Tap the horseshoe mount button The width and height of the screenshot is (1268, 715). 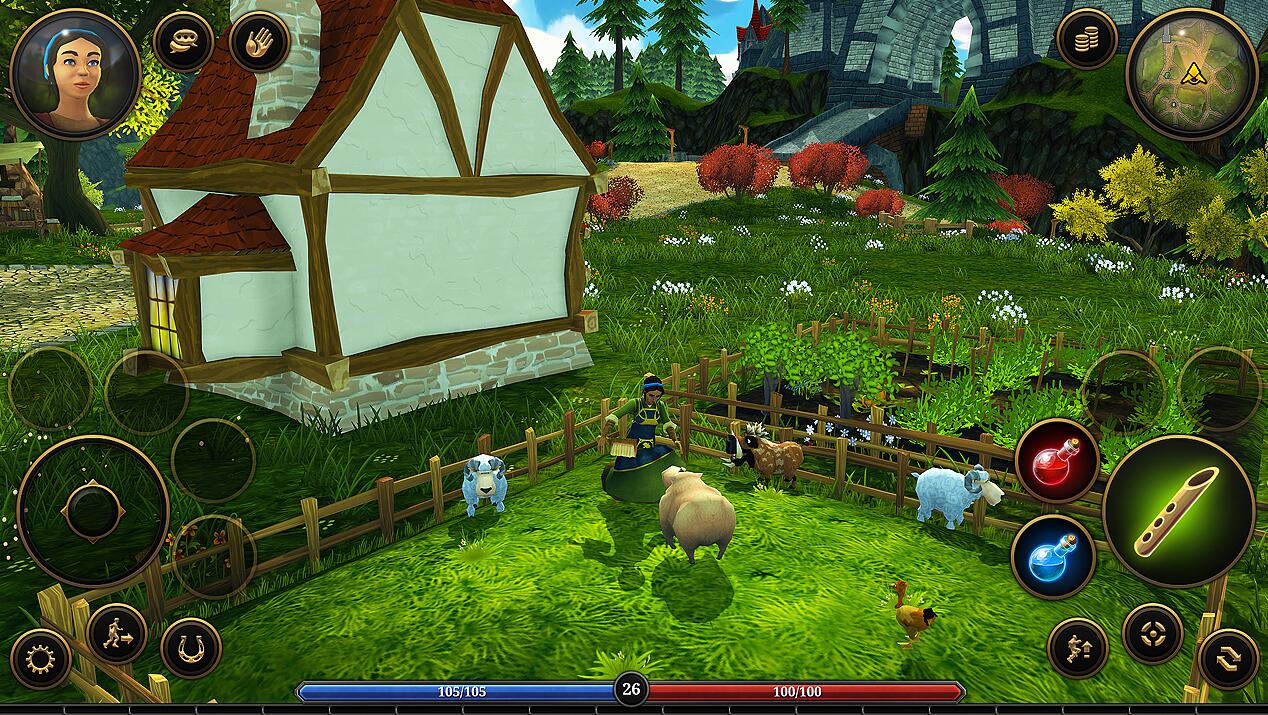click(191, 648)
